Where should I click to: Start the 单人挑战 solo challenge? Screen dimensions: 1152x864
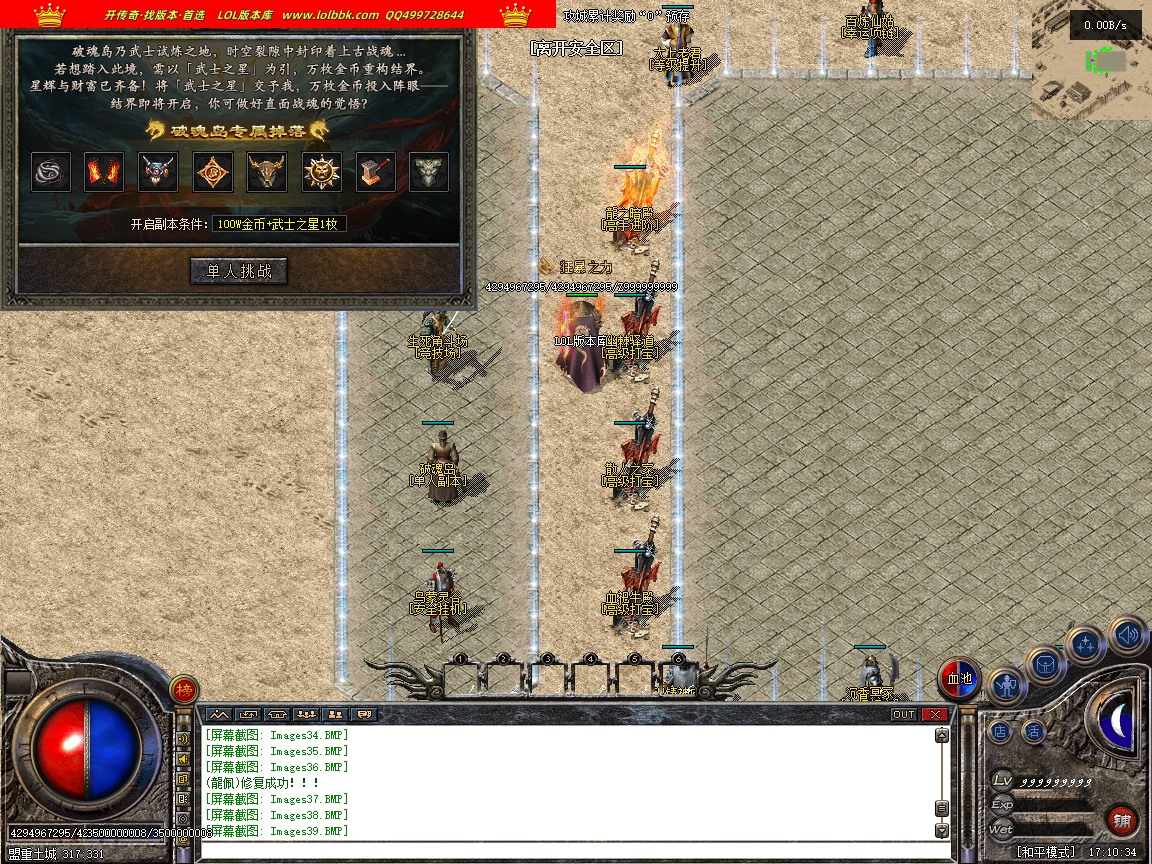tap(238, 271)
